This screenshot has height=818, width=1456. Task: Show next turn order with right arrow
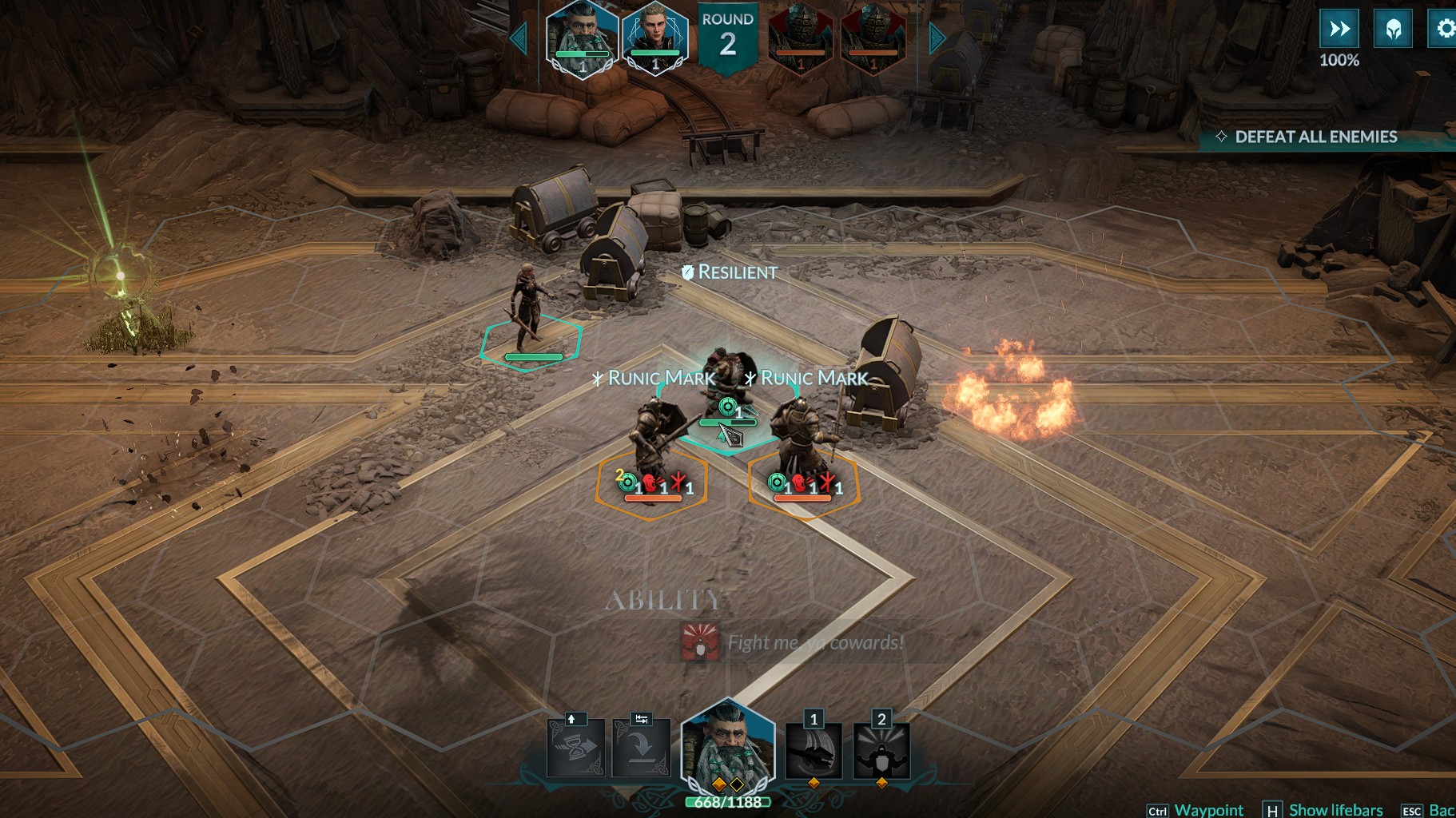(x=937, y=38)
